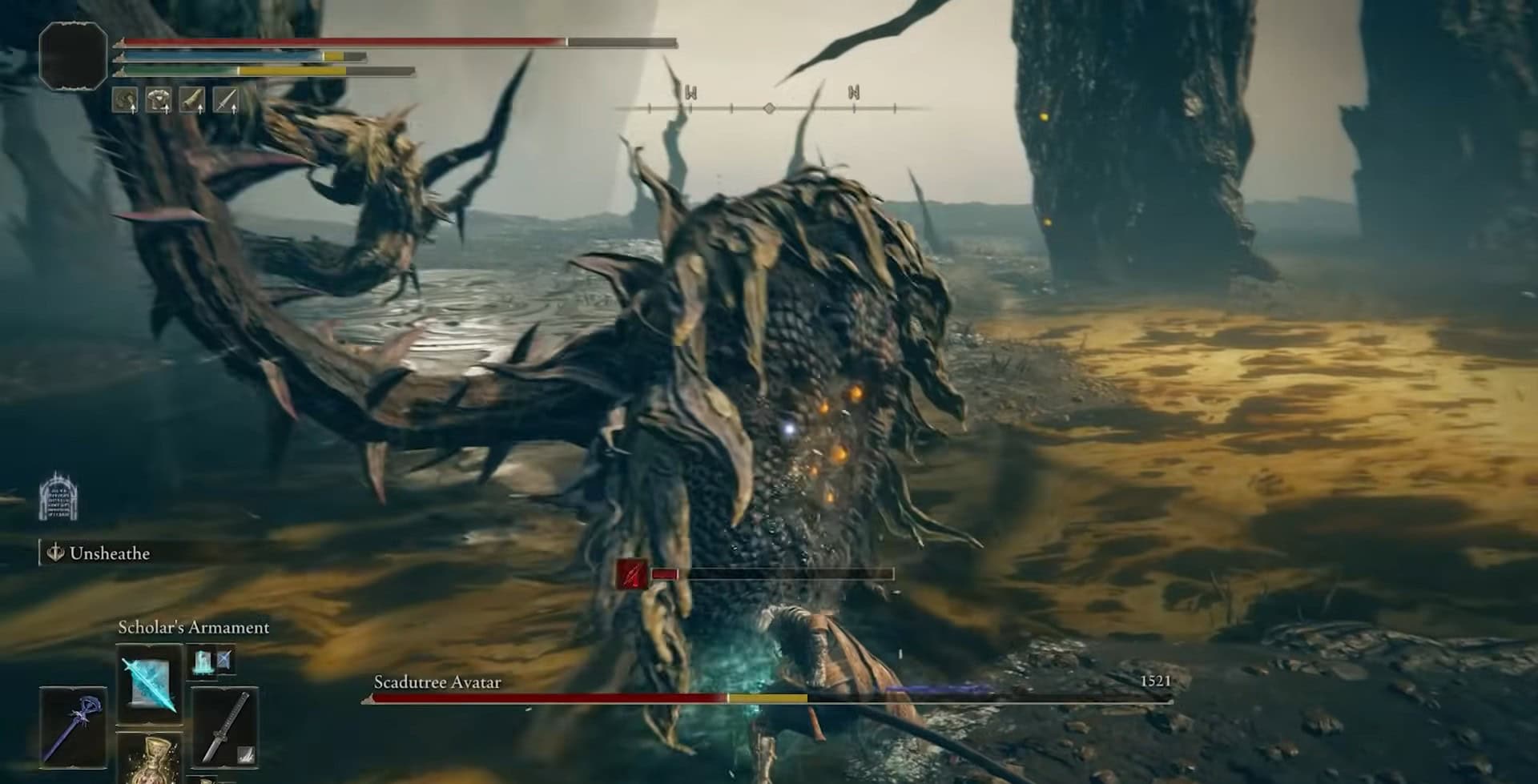Click the empty octagonal portrait frame
The width and height of the screenshot is (1538, 784).
tap(73, 54)
